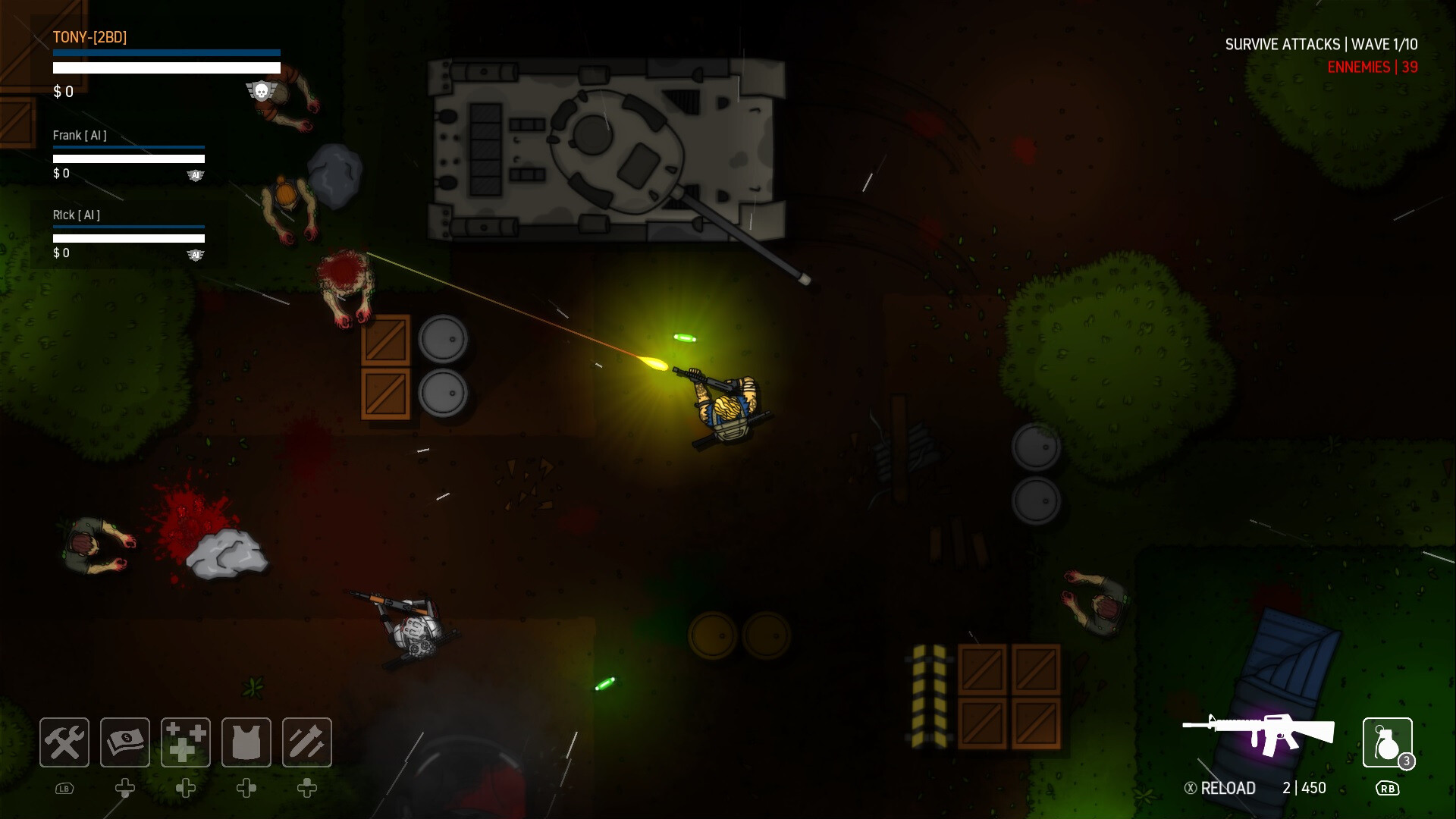
Task: Select the SURVIVE ATTACKS wave indicator
Action: pyautogui.click(x=1322, y=44)
